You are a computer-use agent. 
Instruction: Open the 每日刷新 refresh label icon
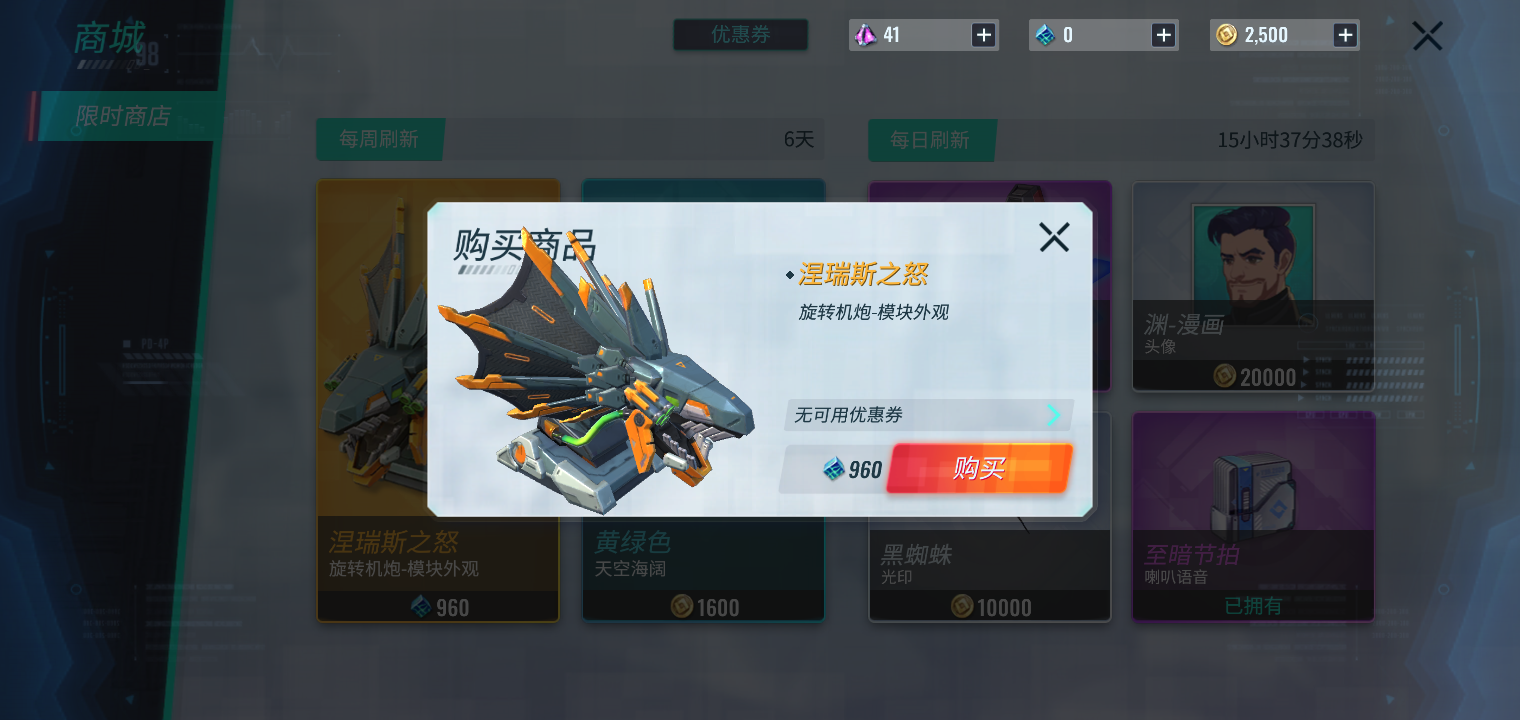click(932, 140)
